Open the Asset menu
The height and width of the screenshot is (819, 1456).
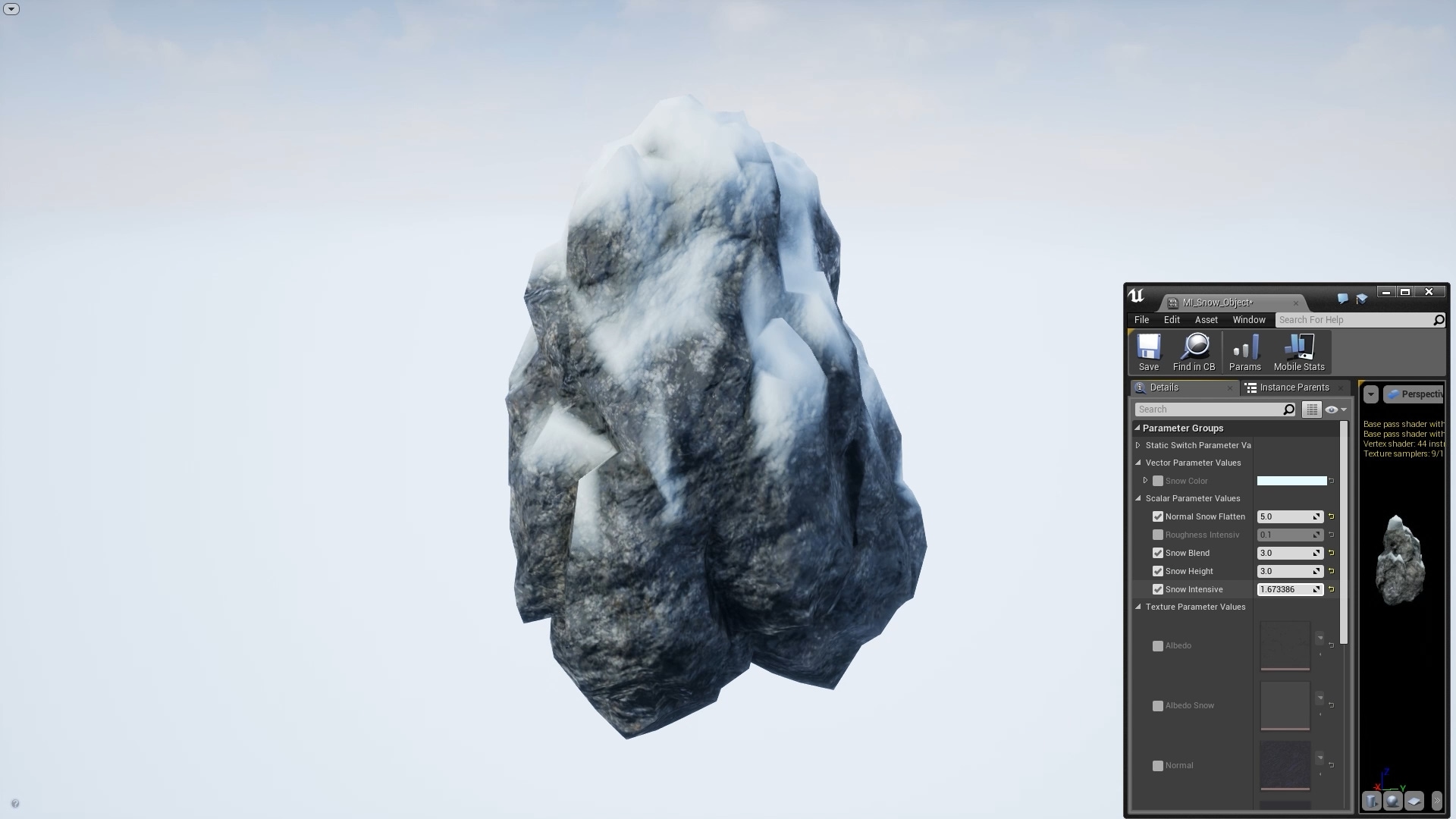pyautogui.click(x=1206, y=319)
